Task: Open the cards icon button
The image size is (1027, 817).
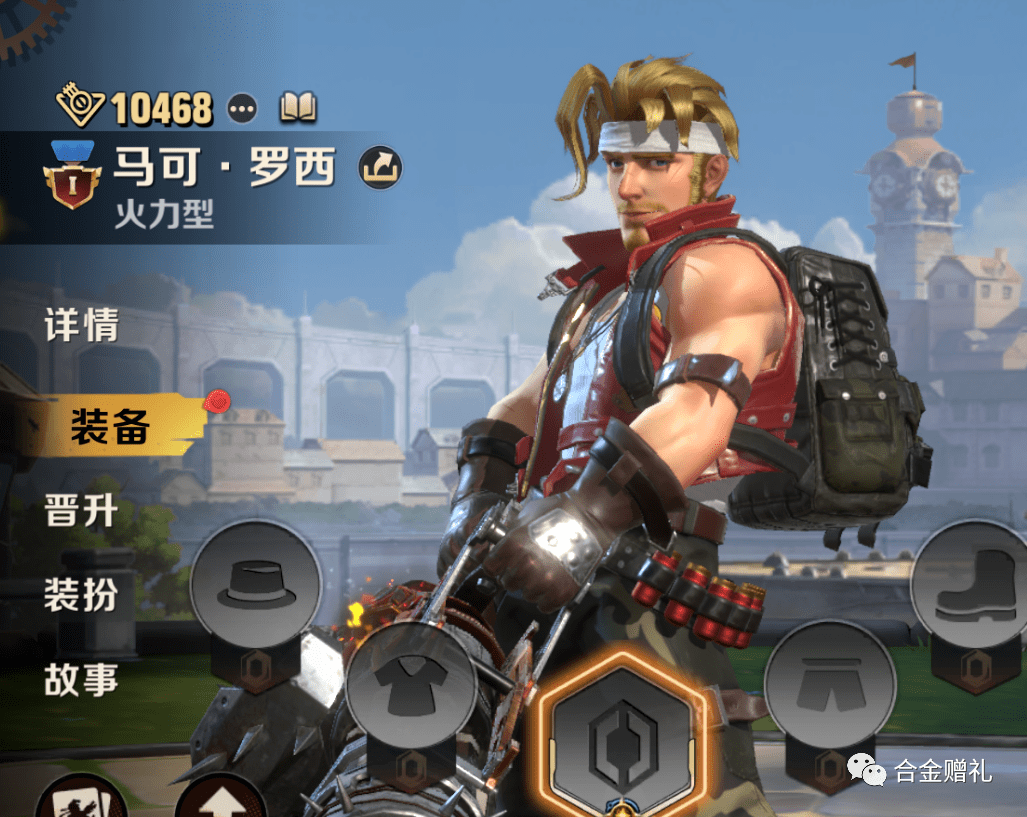Action: coord(81,802)
